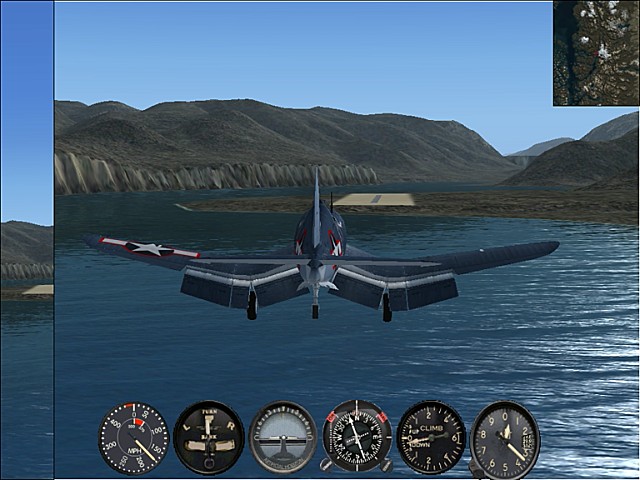640x480 pixels.
Task: Select the turn and bank indicator
Action: pyautogui.click(x=208, y=438)
